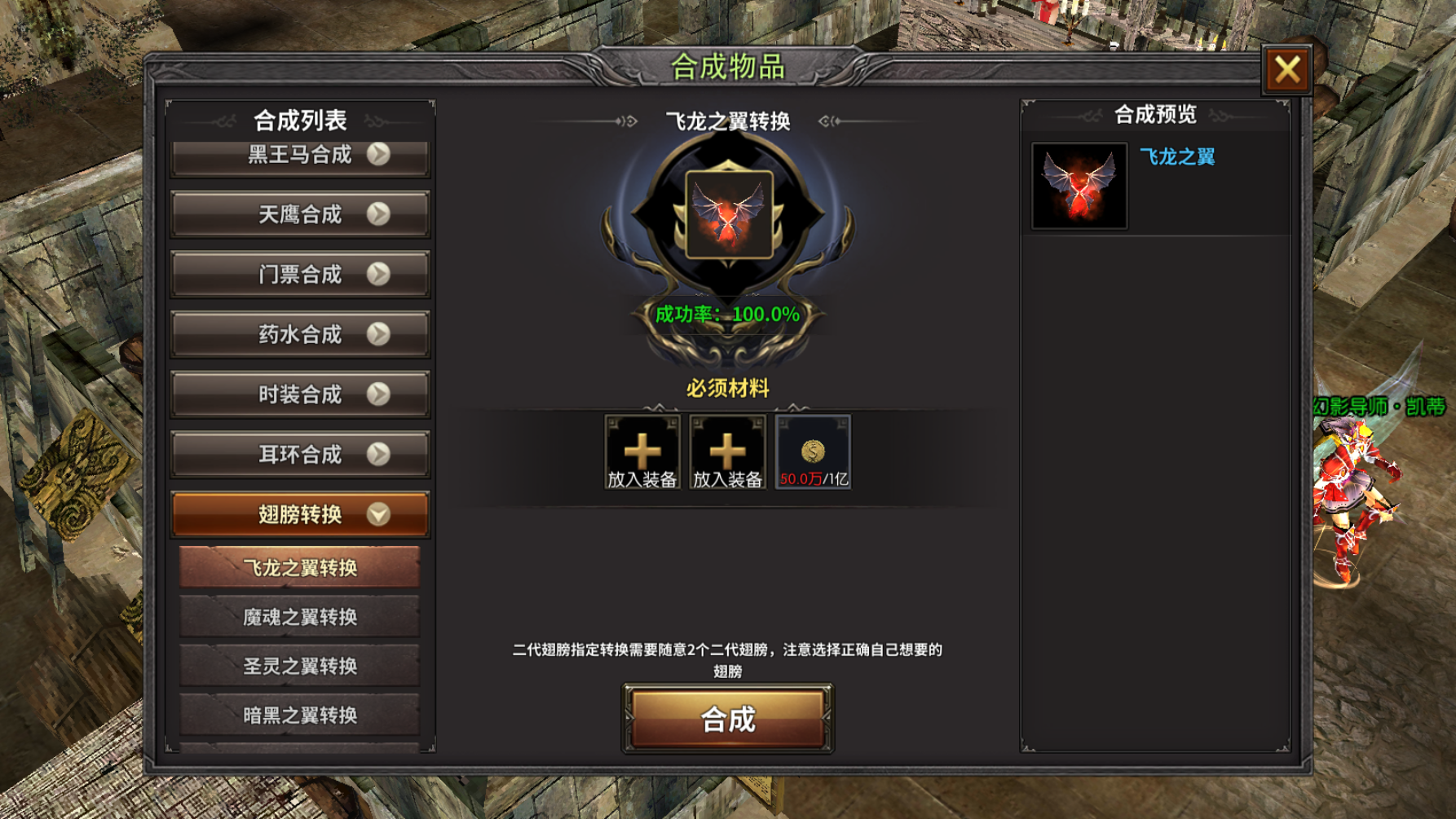Click the arrow icon on 天鹰合成 entry

377,214
